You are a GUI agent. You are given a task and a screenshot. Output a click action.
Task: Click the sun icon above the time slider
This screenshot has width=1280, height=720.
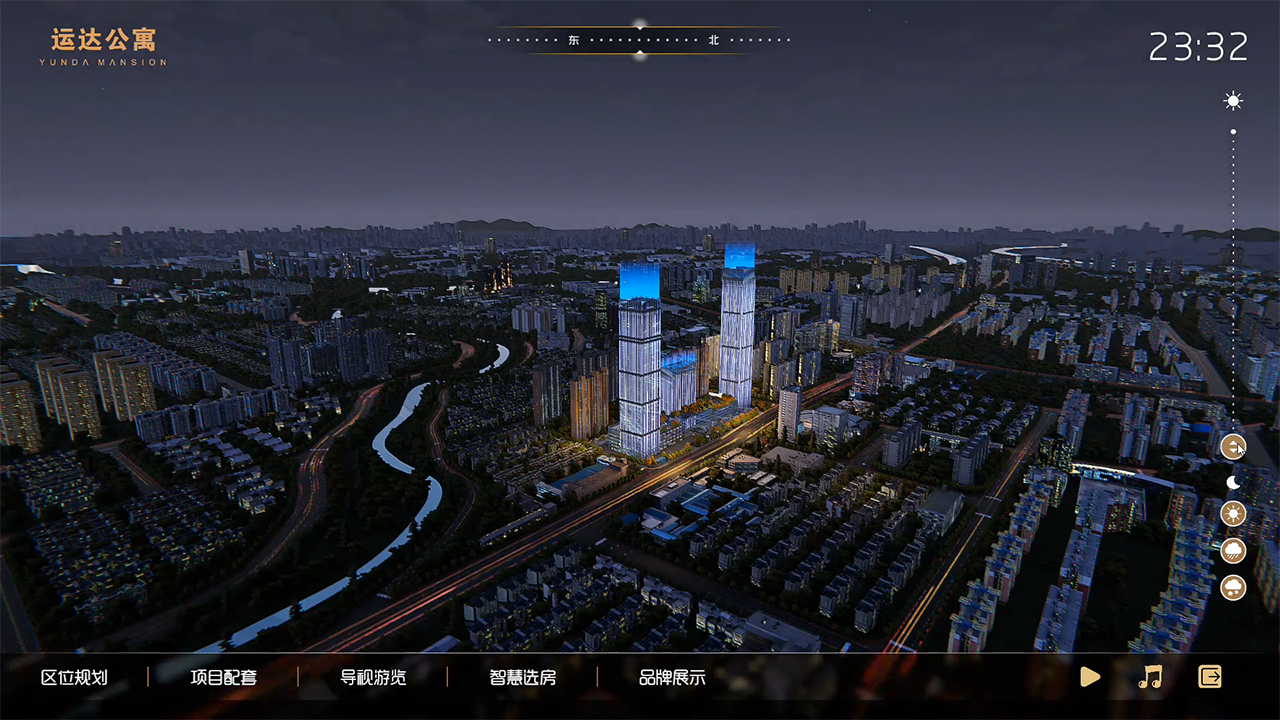[1233, 101]
